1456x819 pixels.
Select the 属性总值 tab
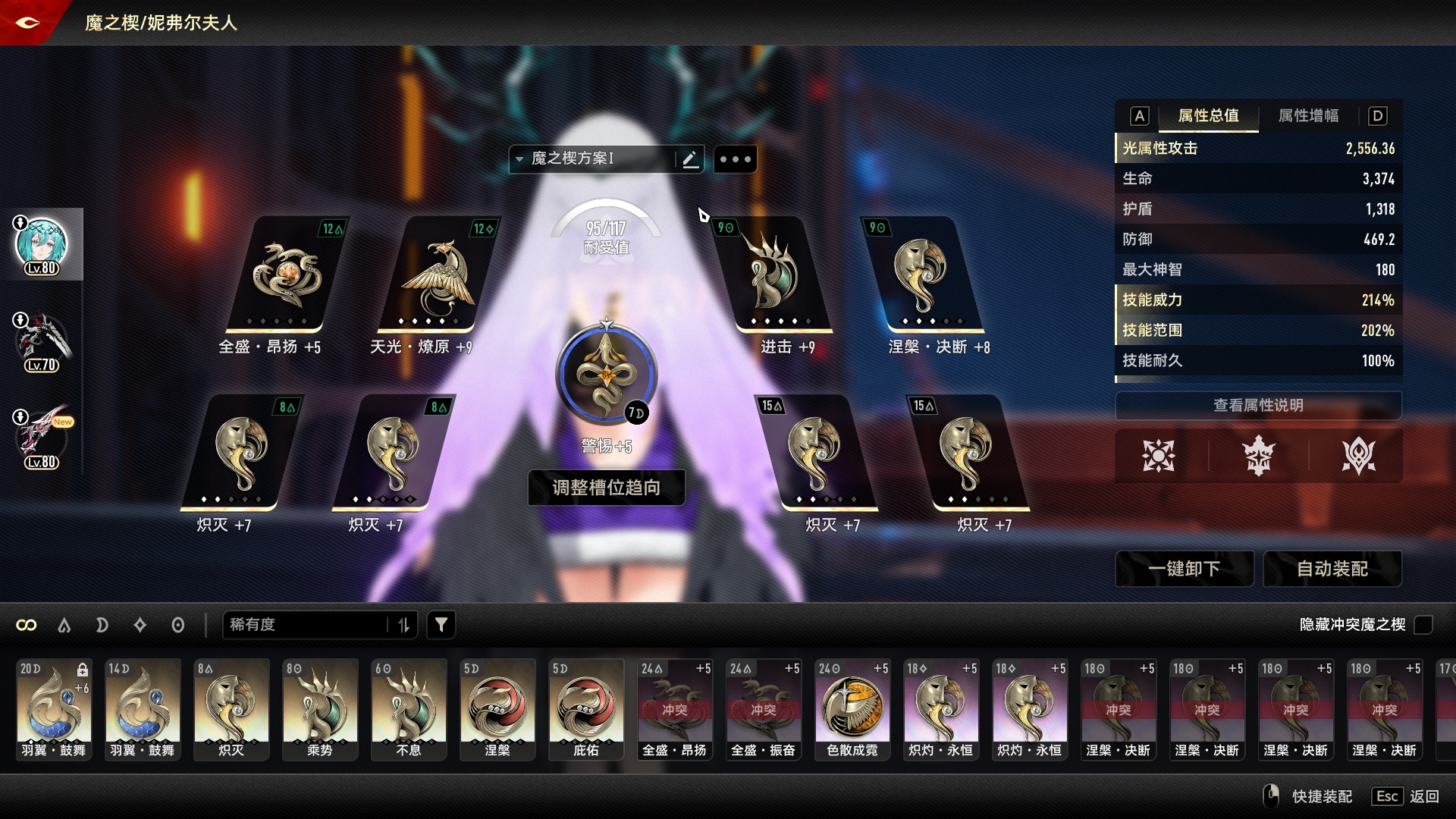pyautogui.click(x=1208, y=116)
